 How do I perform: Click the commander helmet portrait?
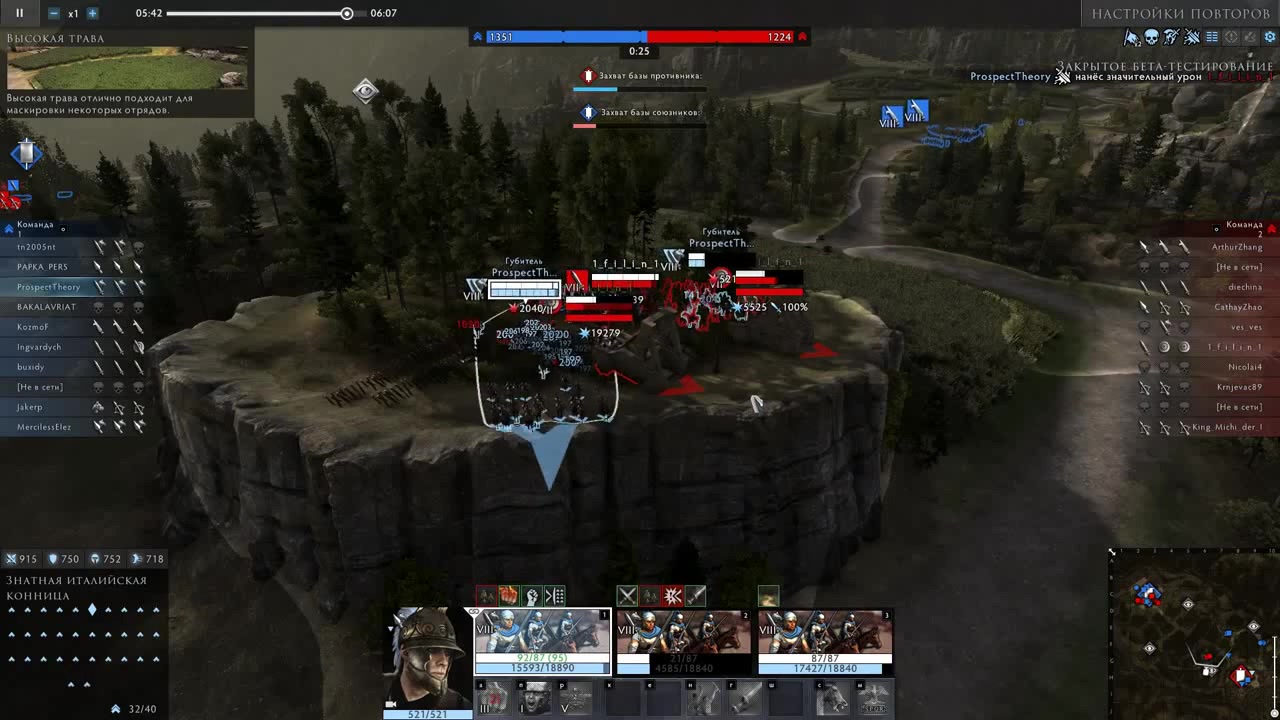click(x=428, y=656)
